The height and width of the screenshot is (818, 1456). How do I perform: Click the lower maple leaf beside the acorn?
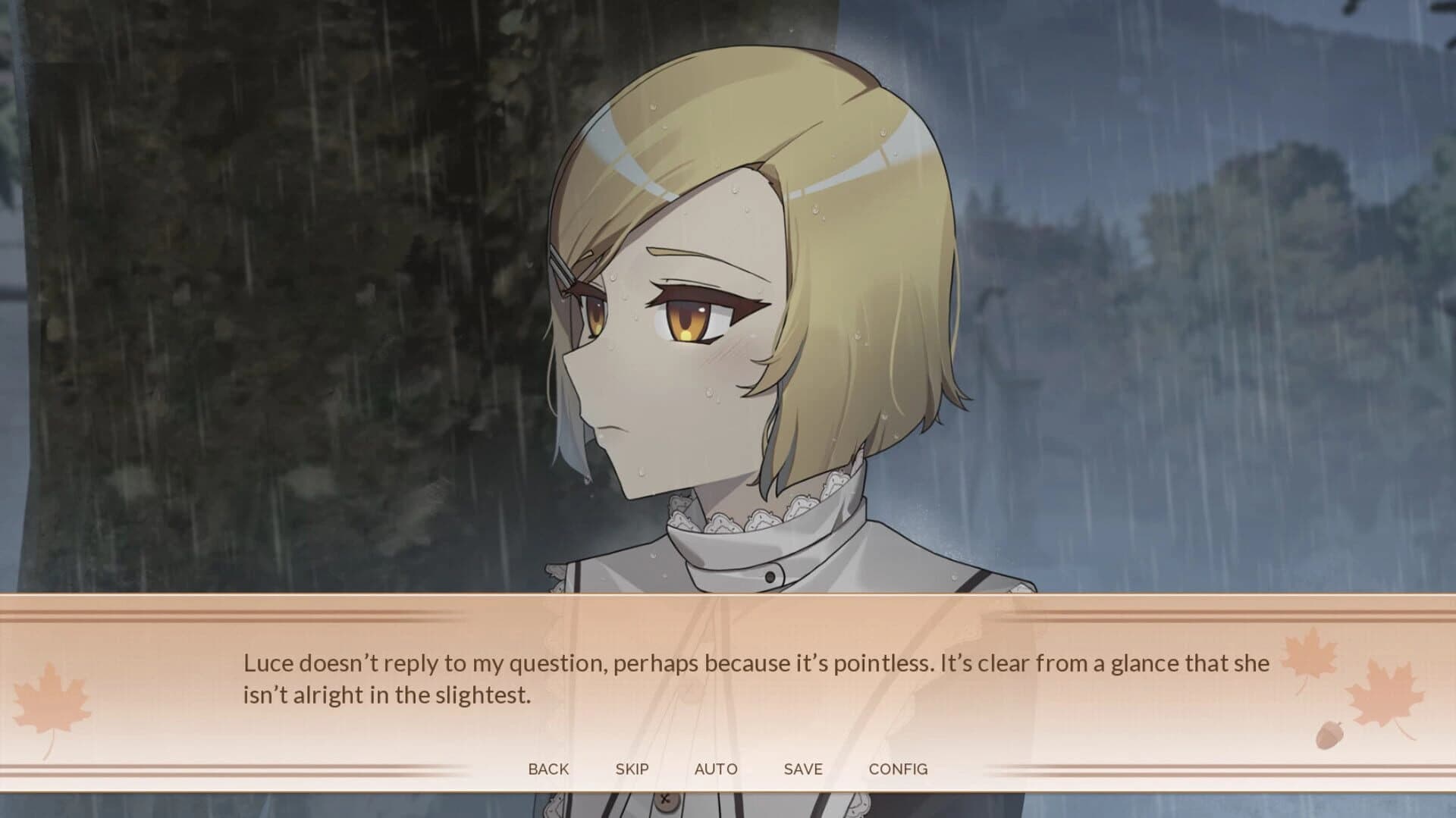pos(1386,694)
